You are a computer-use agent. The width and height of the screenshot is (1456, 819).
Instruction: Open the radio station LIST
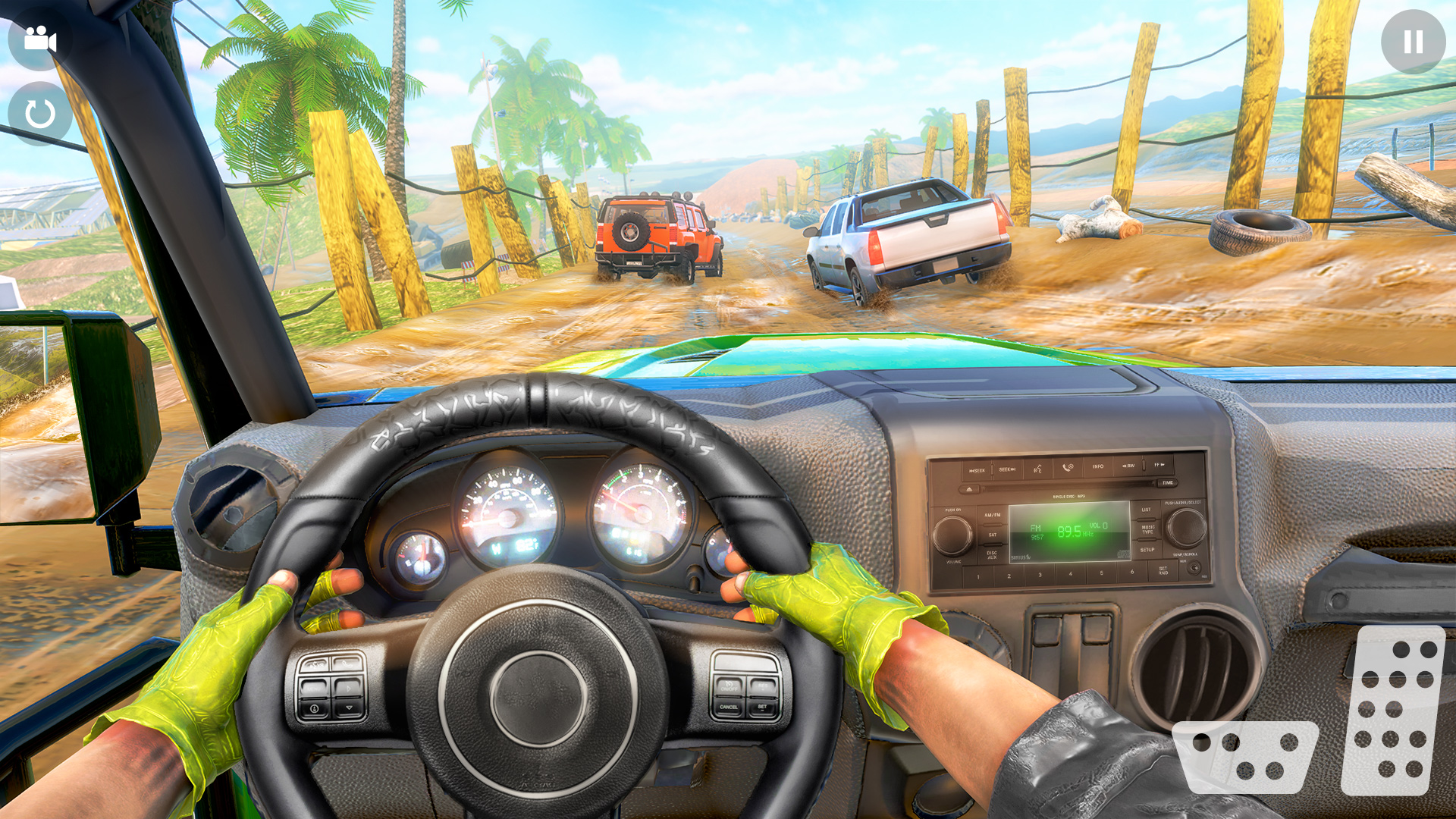(x=1146, y=509)
